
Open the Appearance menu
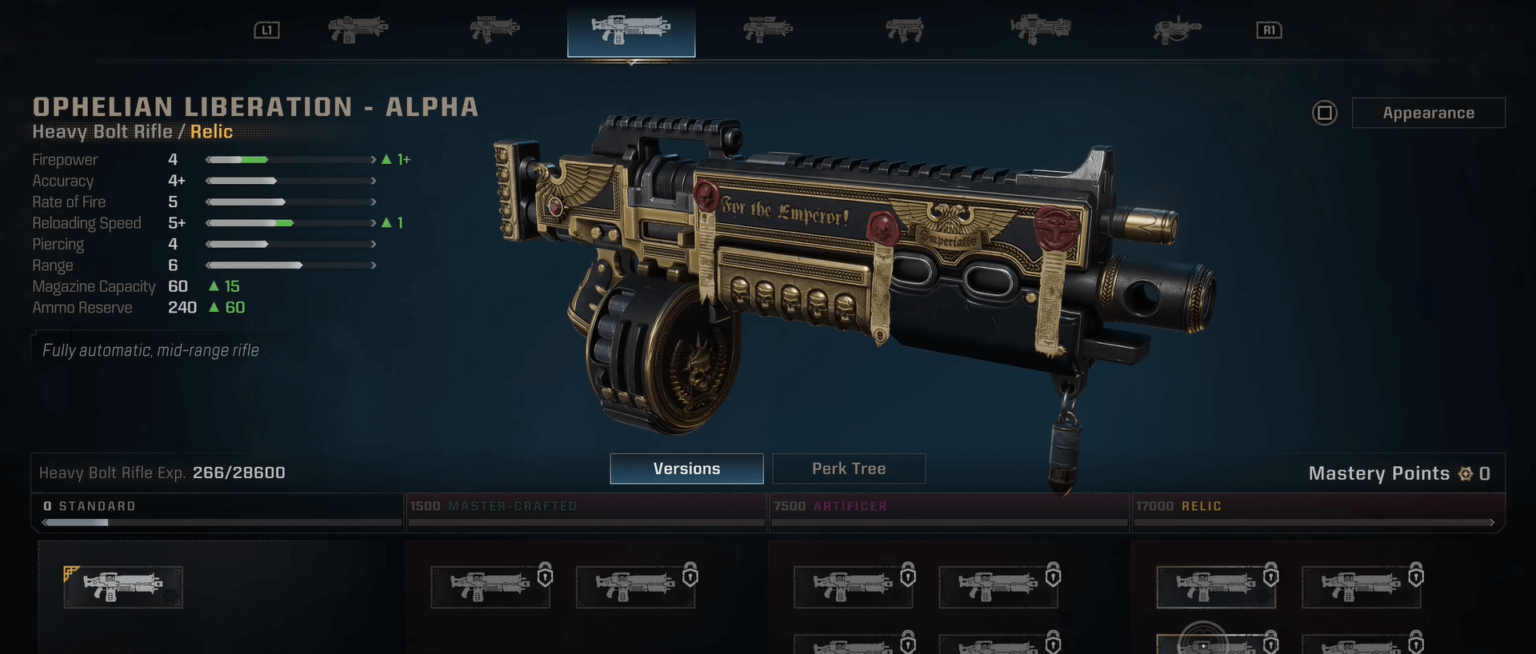(x=1427, y=113)
